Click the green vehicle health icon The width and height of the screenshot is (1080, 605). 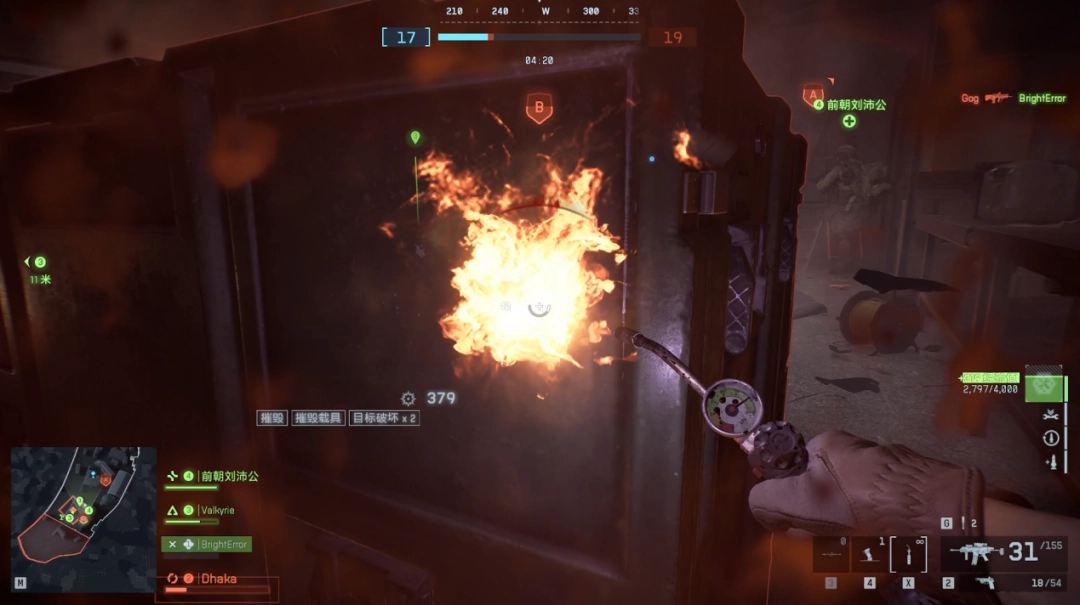(x=1043, y=383)
